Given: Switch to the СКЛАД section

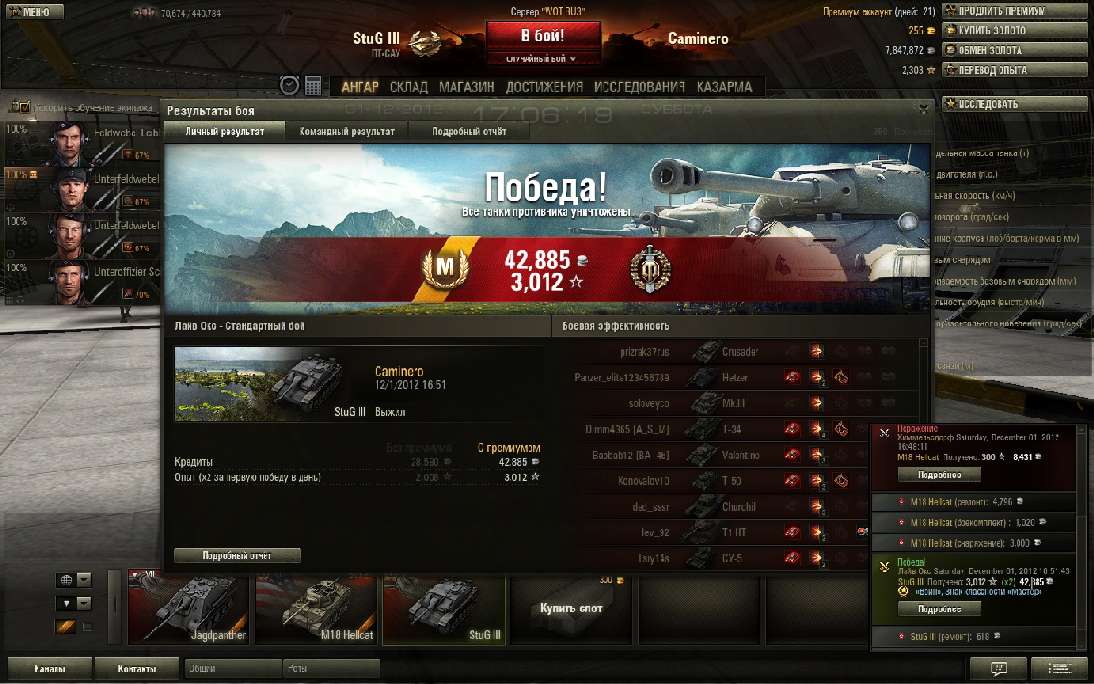Looking at the screenshot, I should 409,87.
